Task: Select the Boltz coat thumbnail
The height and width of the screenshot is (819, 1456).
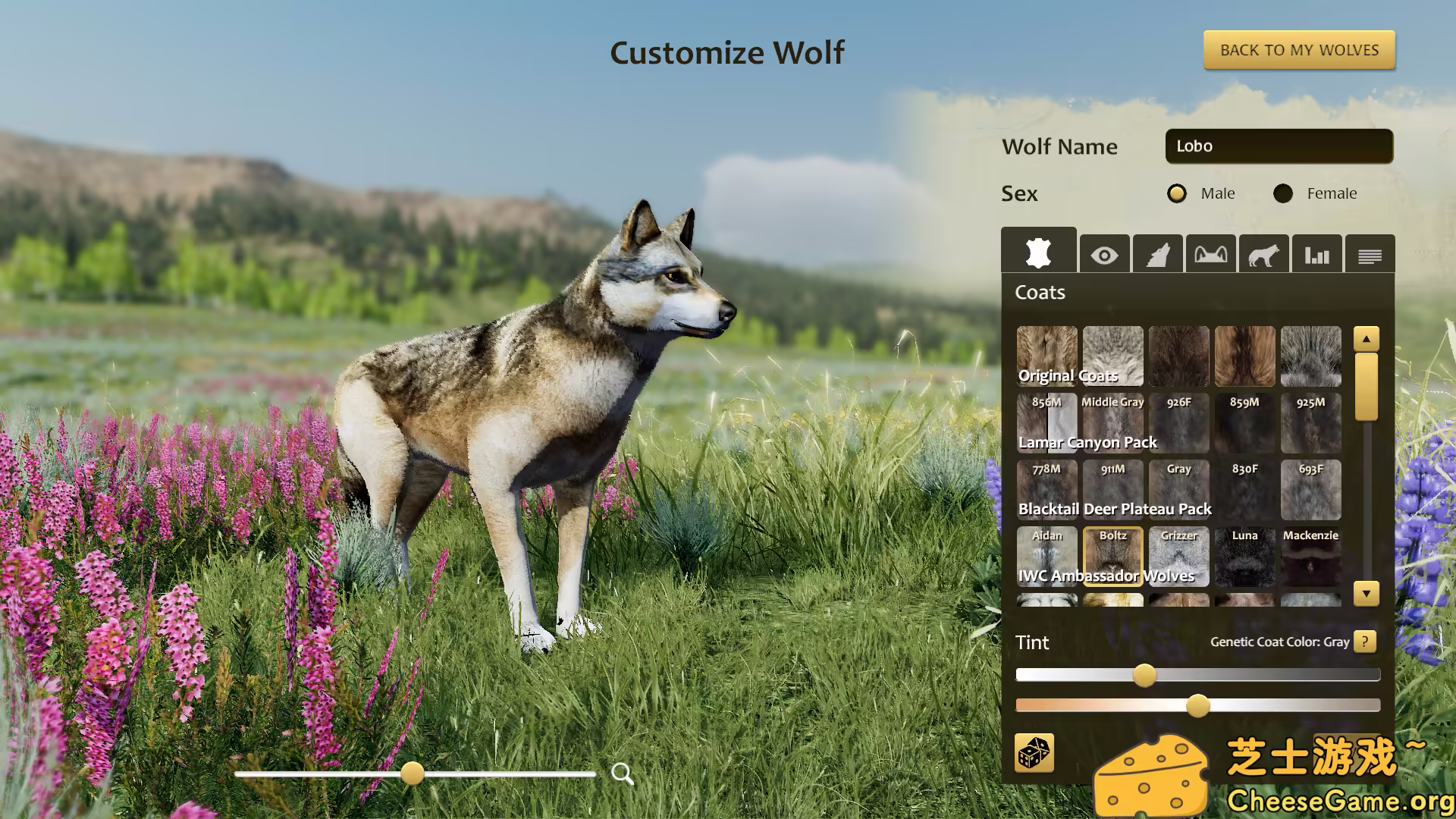Action: pyautogui.click(x=1112, y=556)
